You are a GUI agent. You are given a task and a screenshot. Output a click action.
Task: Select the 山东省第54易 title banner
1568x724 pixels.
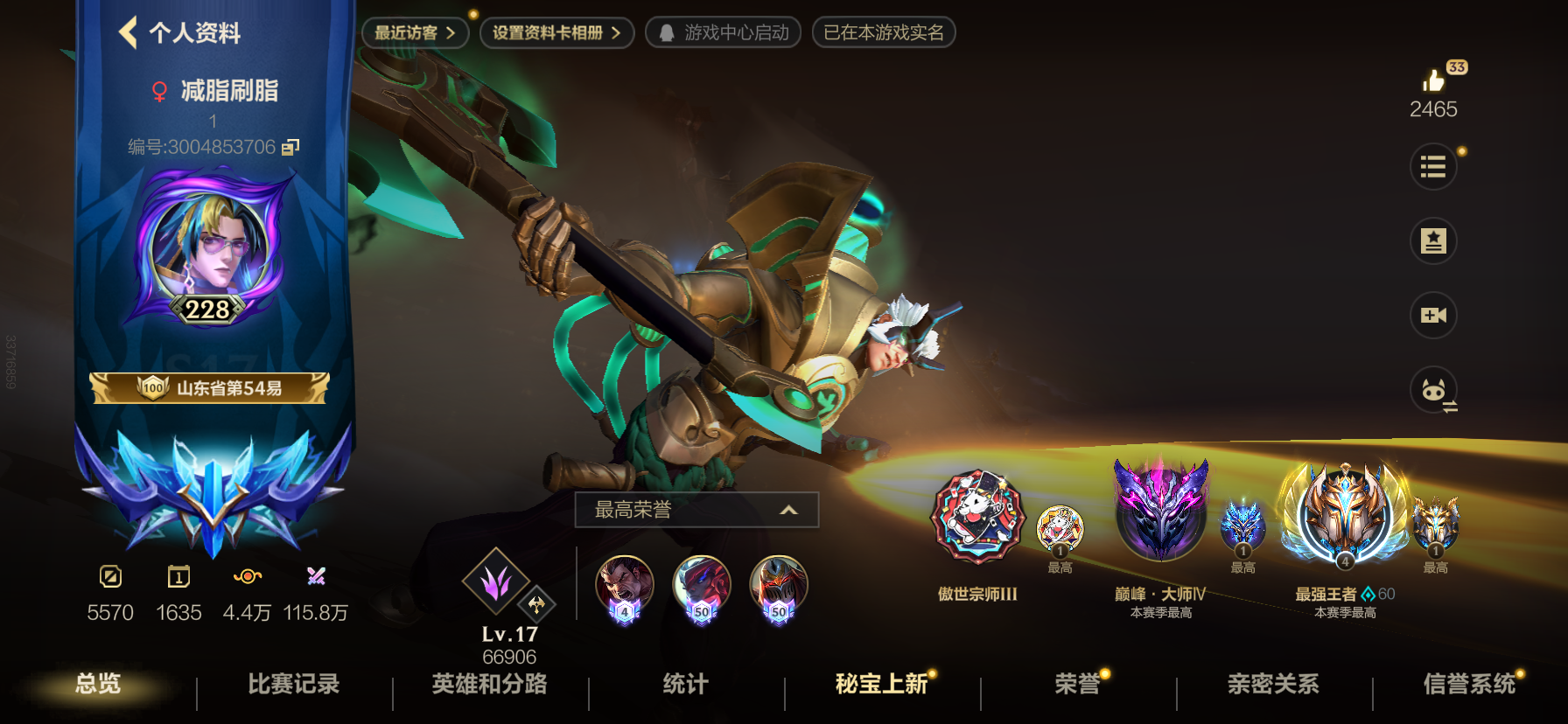[210, 388]
